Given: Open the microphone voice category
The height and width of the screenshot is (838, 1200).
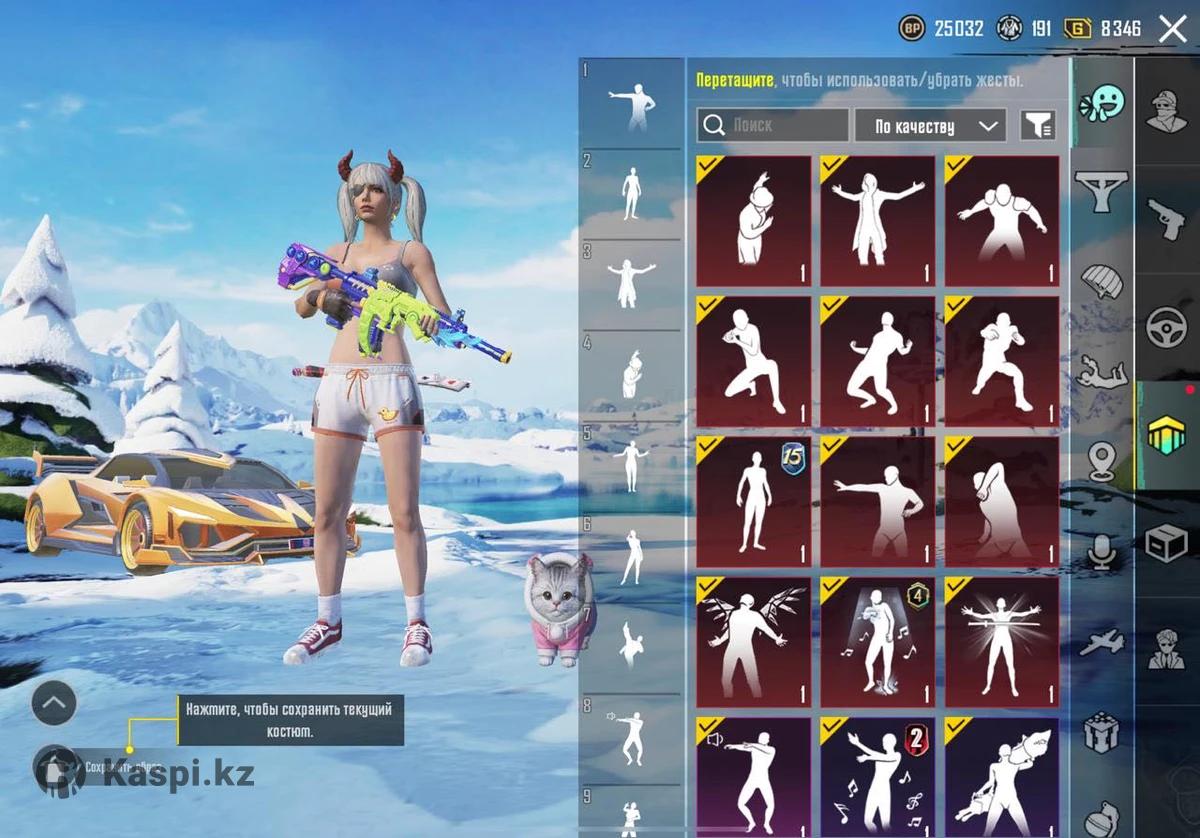Looking at the screenshot, I should click(x=1102, y=552).
